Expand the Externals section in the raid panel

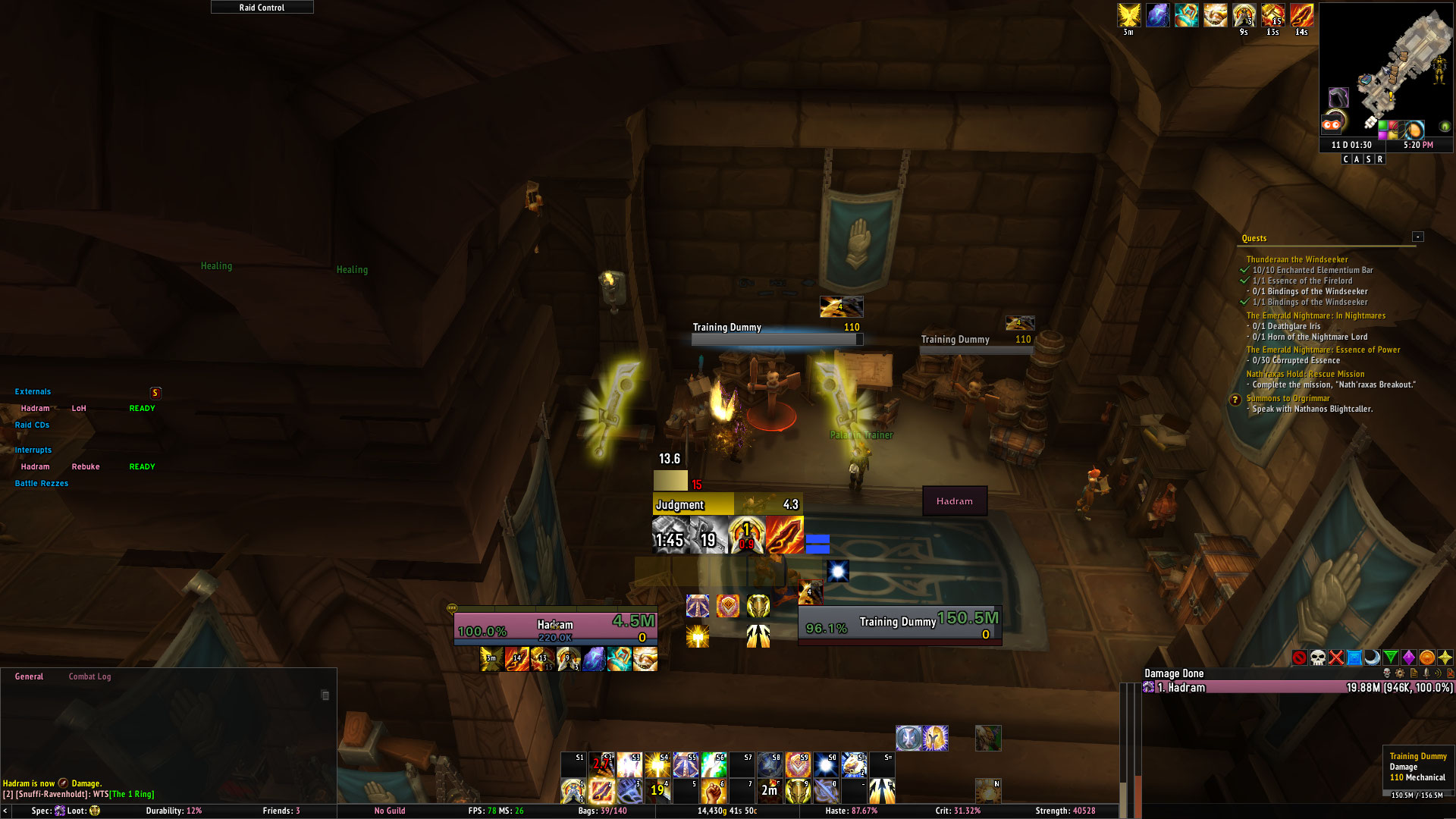(33, 391)
